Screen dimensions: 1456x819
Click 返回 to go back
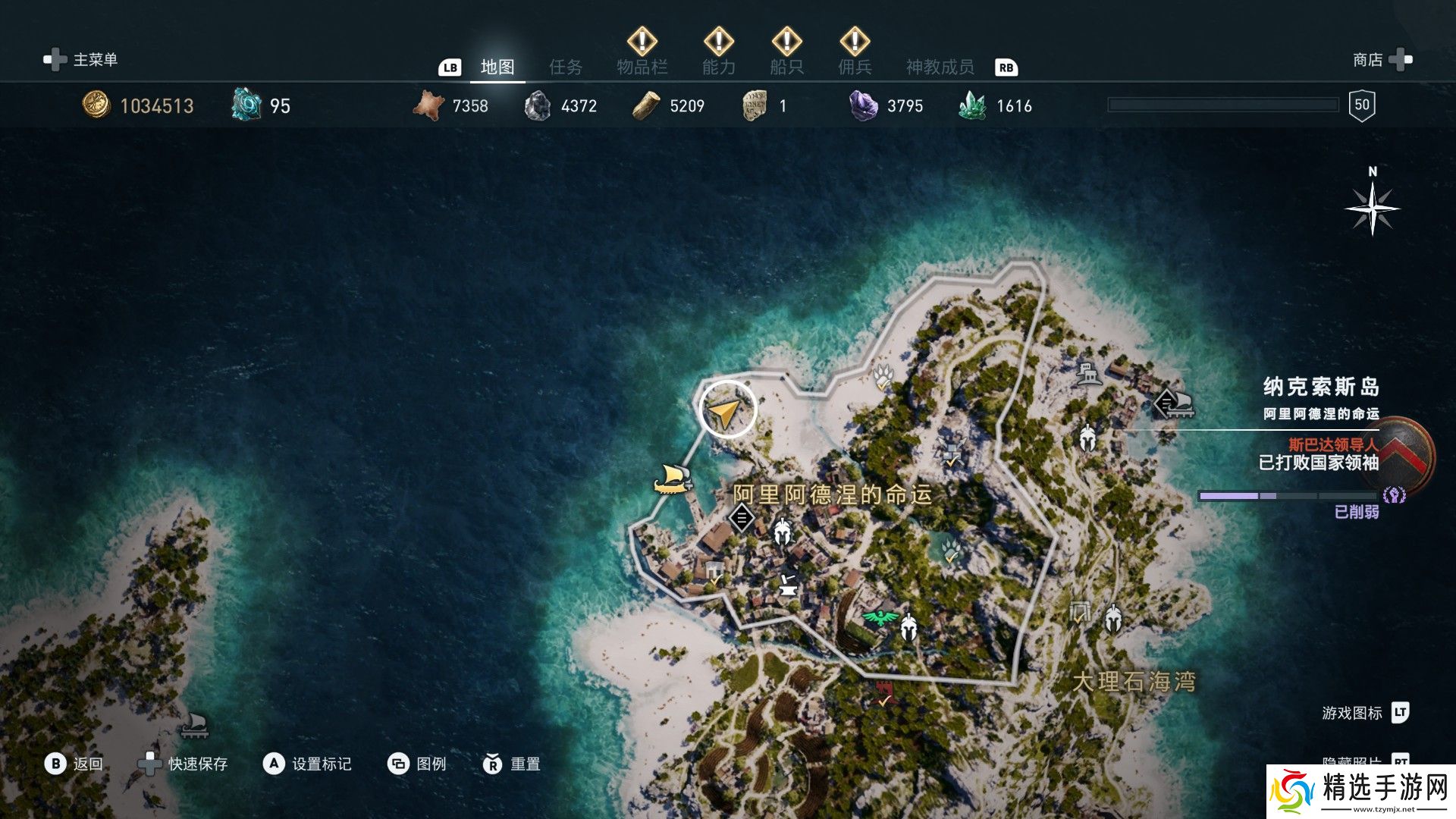click(74, 764)
